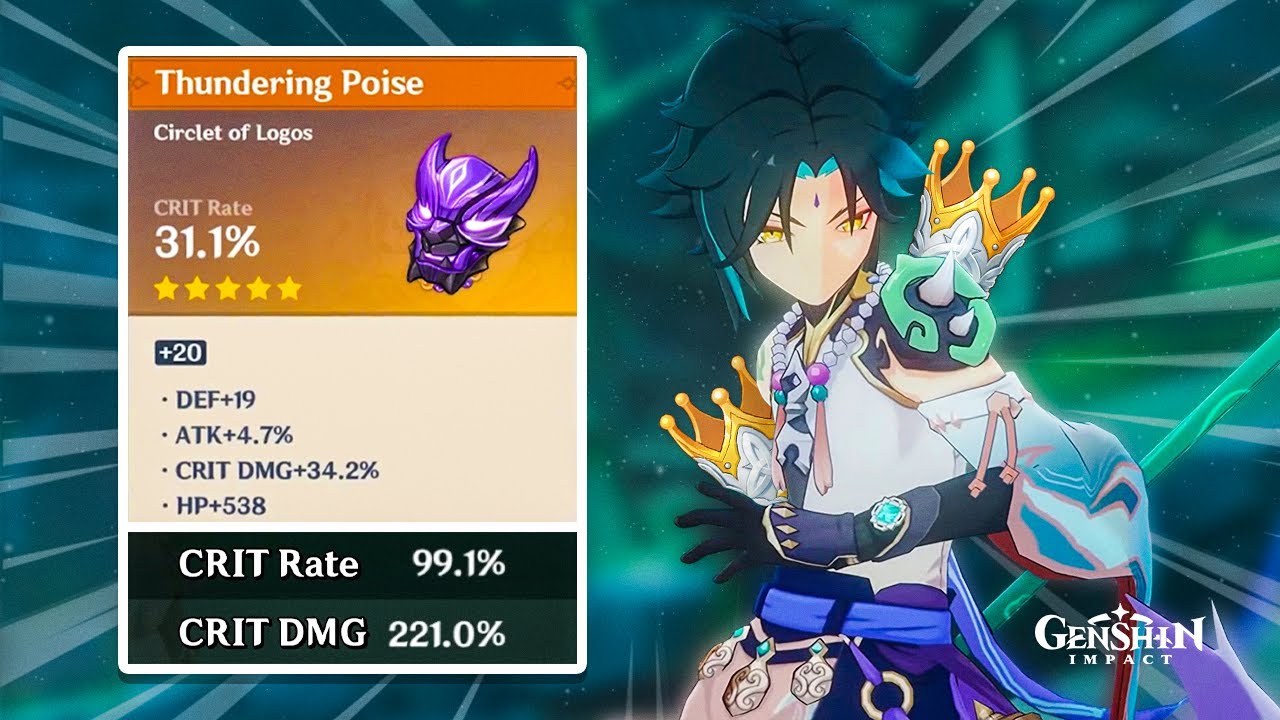Select the purple circlet artifact icon
Image resolution: width=1280 pixels, height=720 pixels.
pyautogui.click(x=457, y=218)
